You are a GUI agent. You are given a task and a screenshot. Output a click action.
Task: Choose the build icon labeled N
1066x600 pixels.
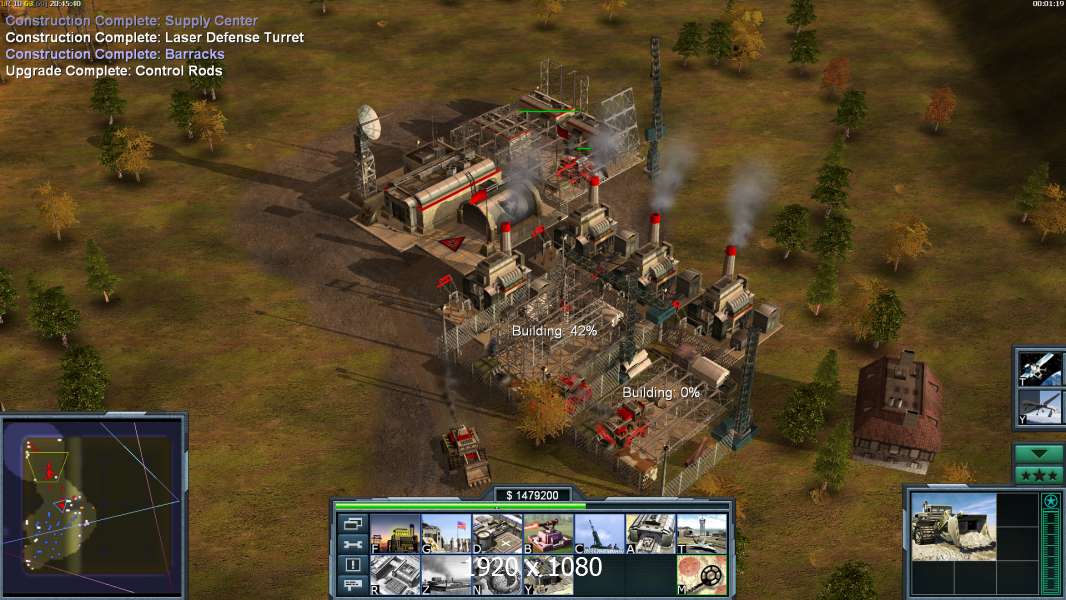[x=497, y=575]
